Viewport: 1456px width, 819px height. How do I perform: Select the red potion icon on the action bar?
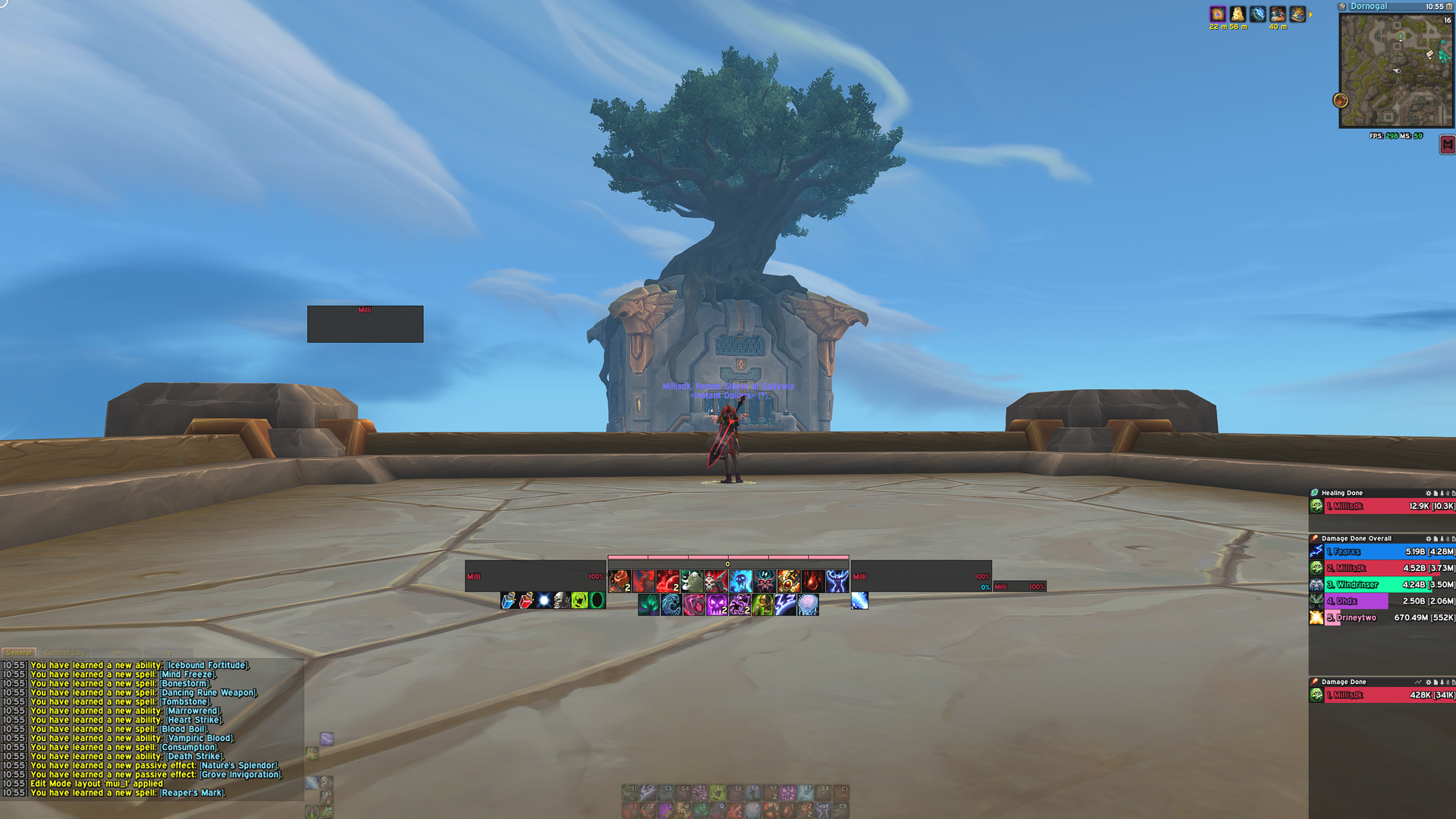(x=526, y=601)
